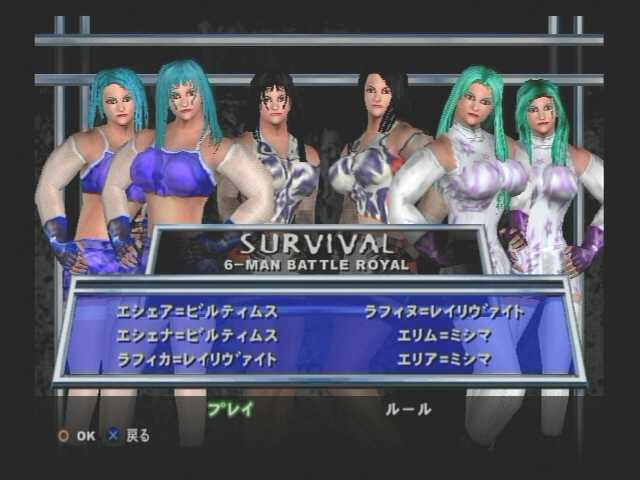Select the ラフィヌ=レイリヴァイト entrant row

point(445,312)
